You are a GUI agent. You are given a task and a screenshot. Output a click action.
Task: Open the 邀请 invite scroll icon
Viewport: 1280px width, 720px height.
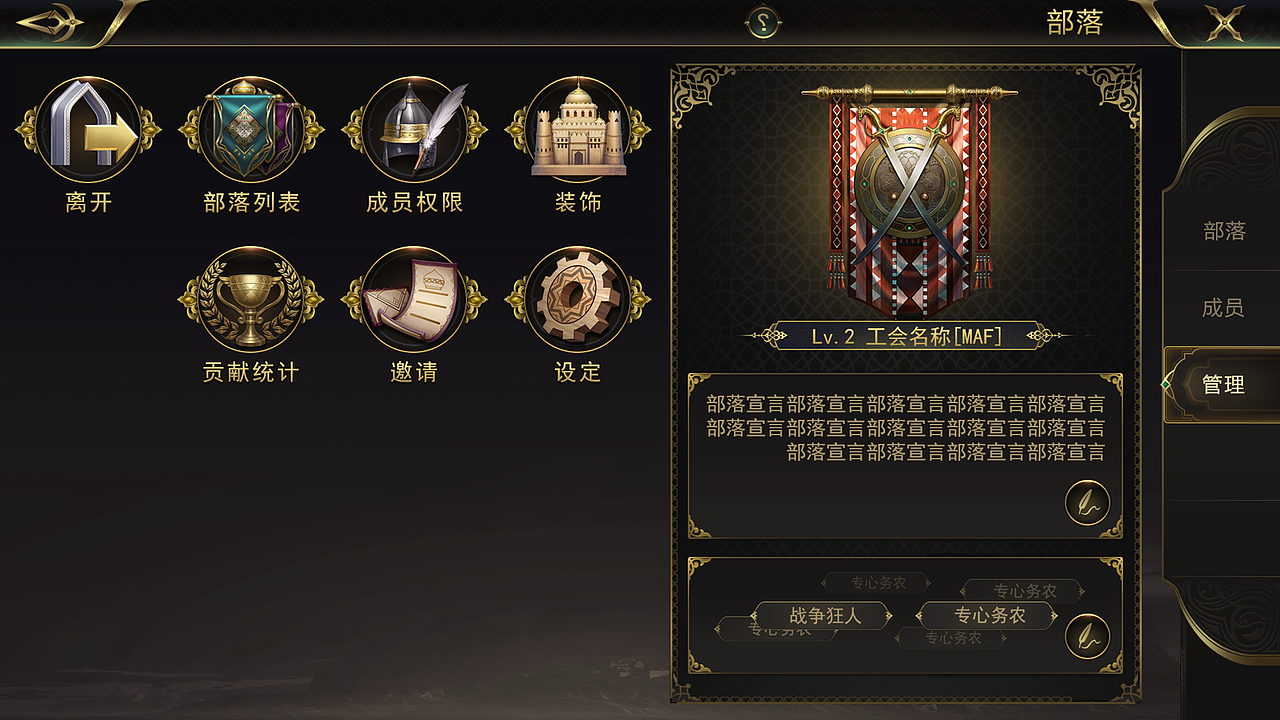(415, 300)
